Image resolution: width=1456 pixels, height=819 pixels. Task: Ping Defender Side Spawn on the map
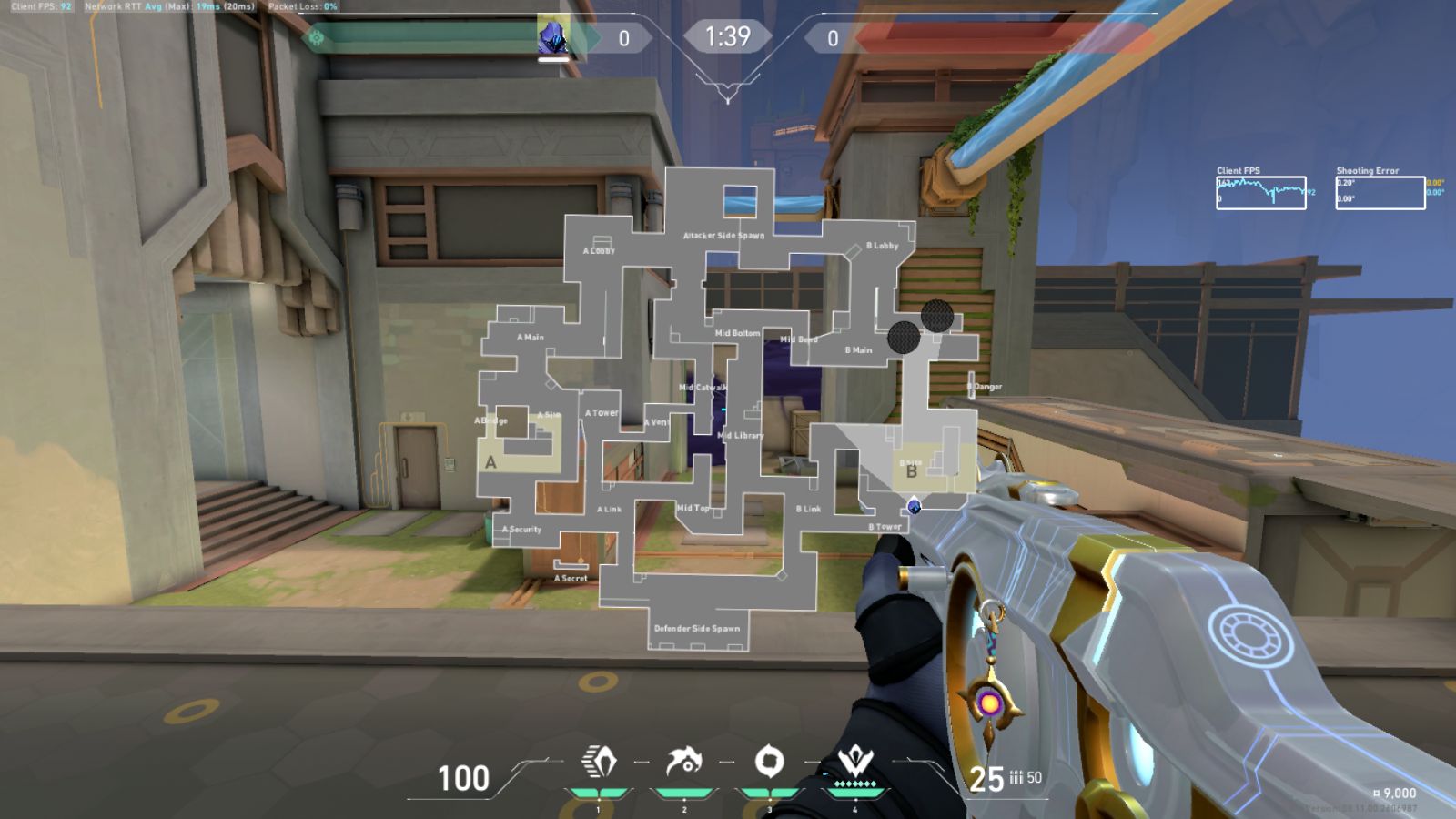[x=696, y=628]
